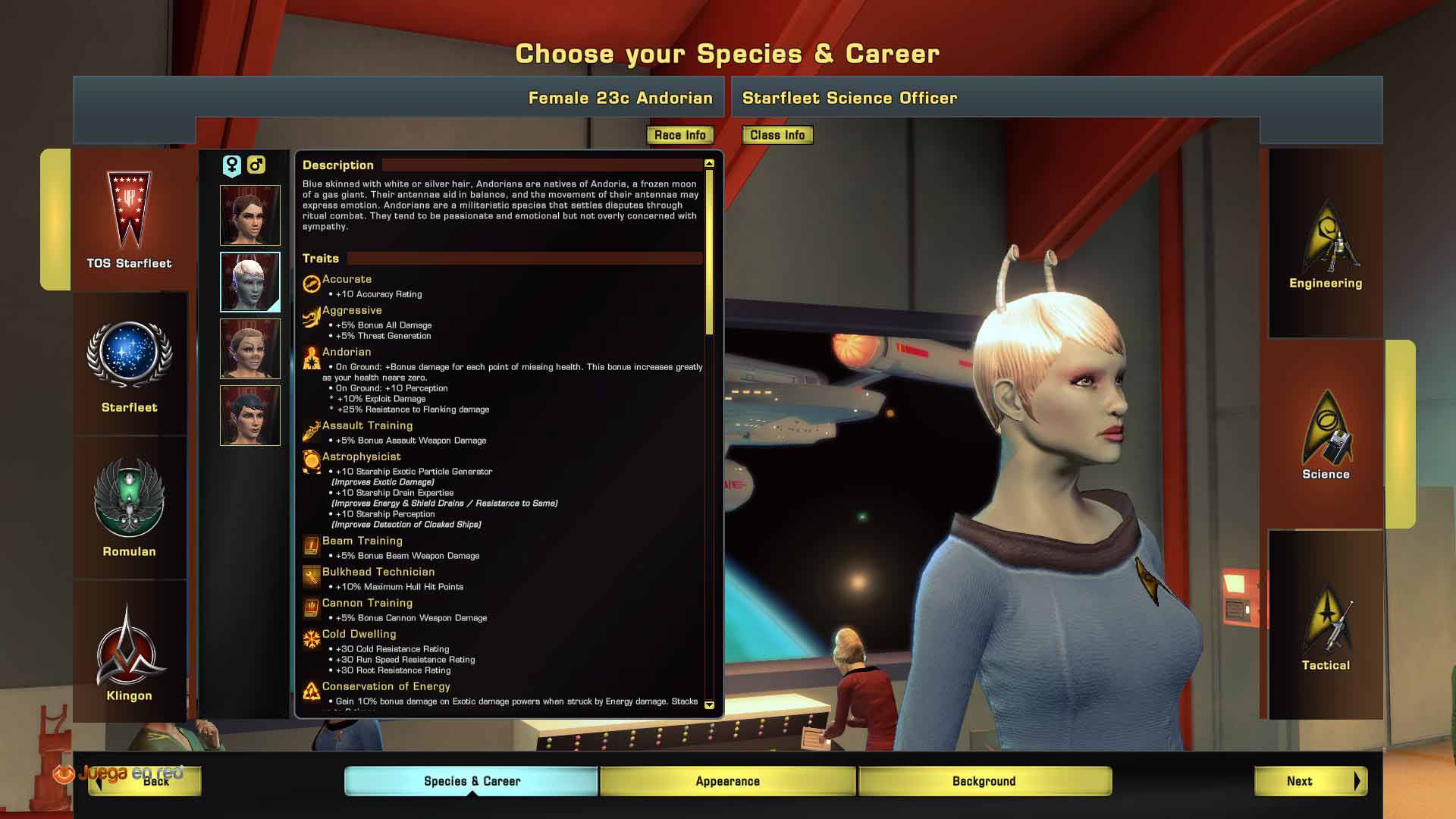The height and width of the screenshot is (819, 1456).
Task: Click the traits list scroll-down arrow
Action: [x=709, y=705]
